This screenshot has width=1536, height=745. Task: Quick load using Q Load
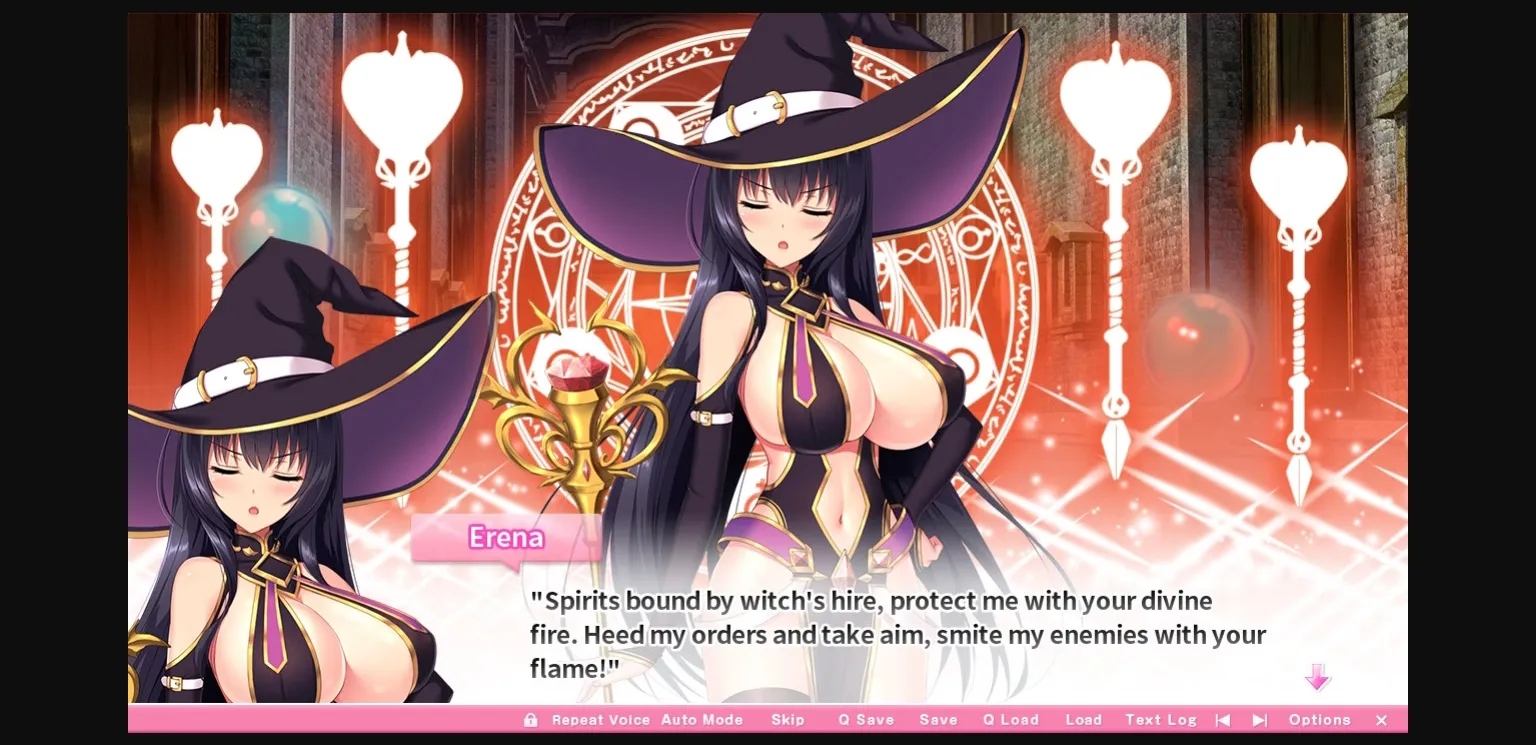point(1009,719)
